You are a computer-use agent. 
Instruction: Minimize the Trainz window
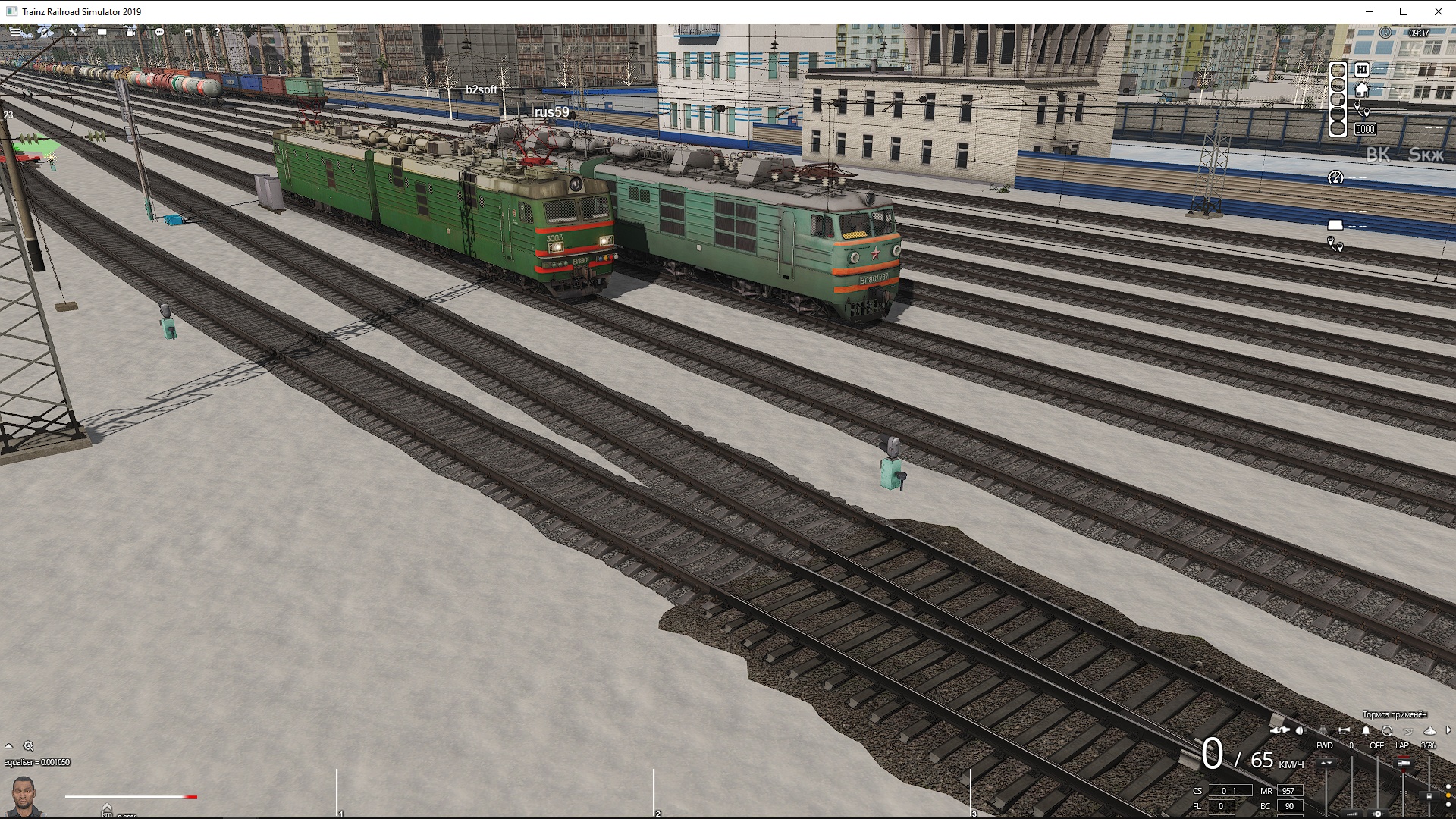[x=1370, y=11]
